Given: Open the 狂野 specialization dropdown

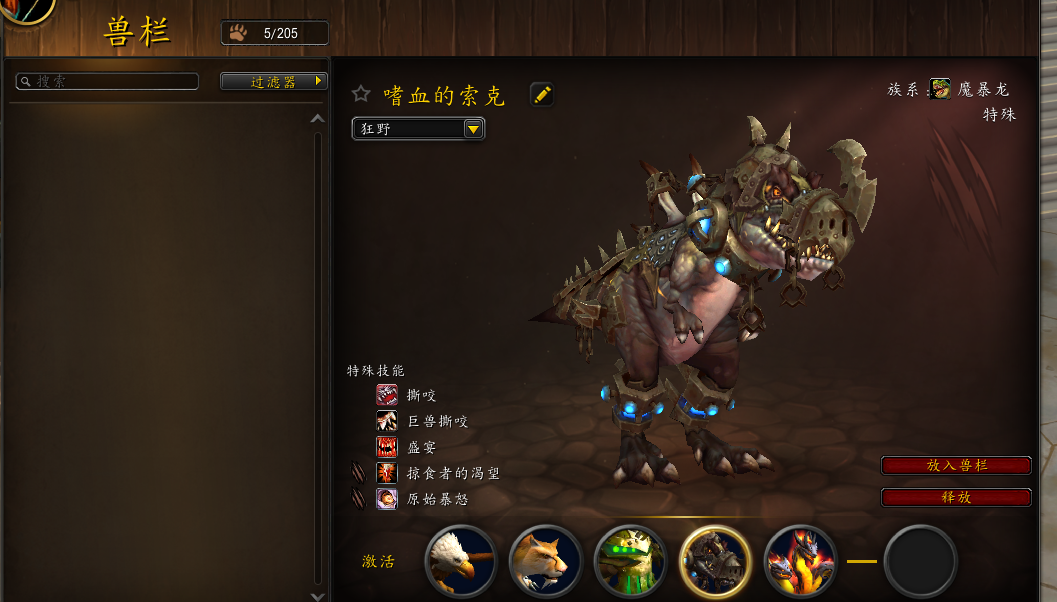Looking at the screenshot, I should 418,129.
